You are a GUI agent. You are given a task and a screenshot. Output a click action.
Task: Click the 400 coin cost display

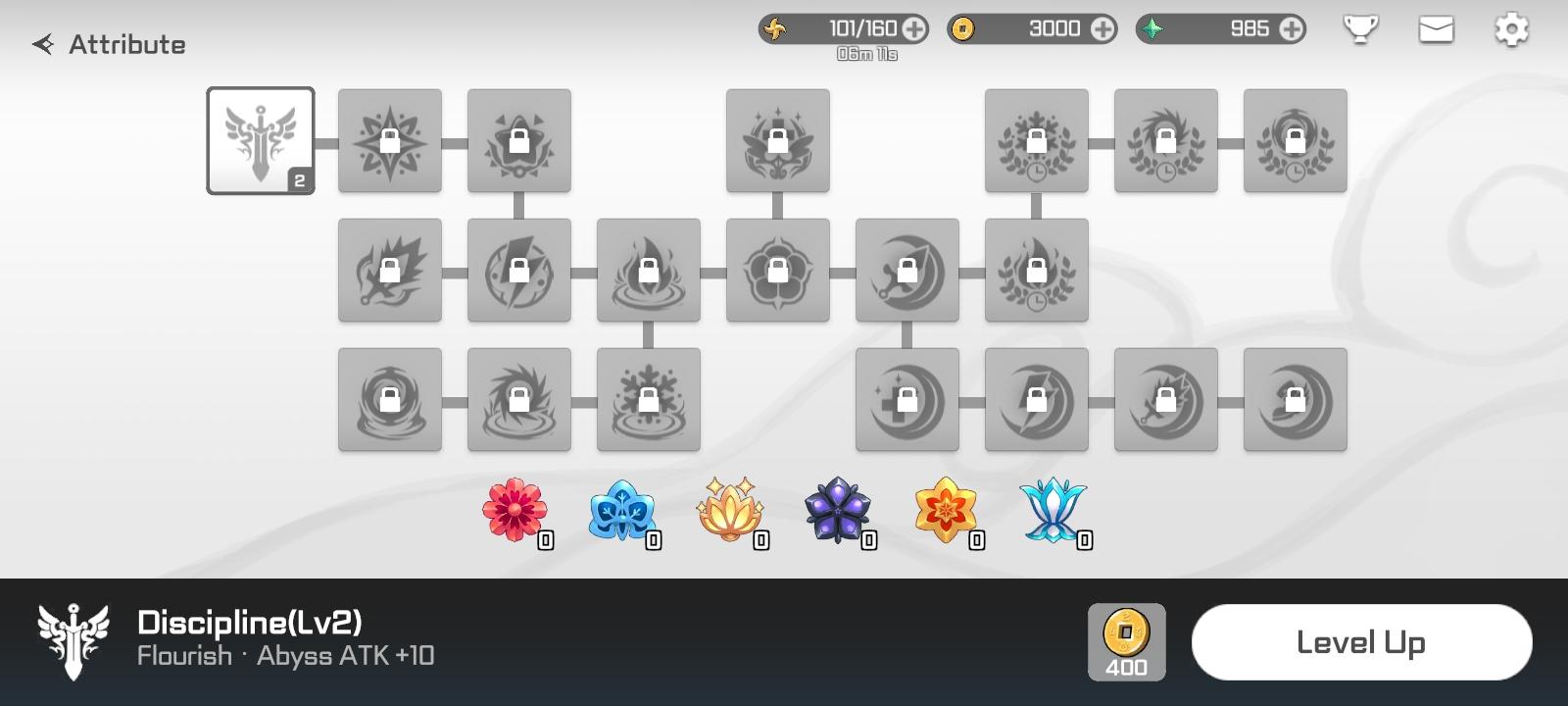coord(1128,641)
